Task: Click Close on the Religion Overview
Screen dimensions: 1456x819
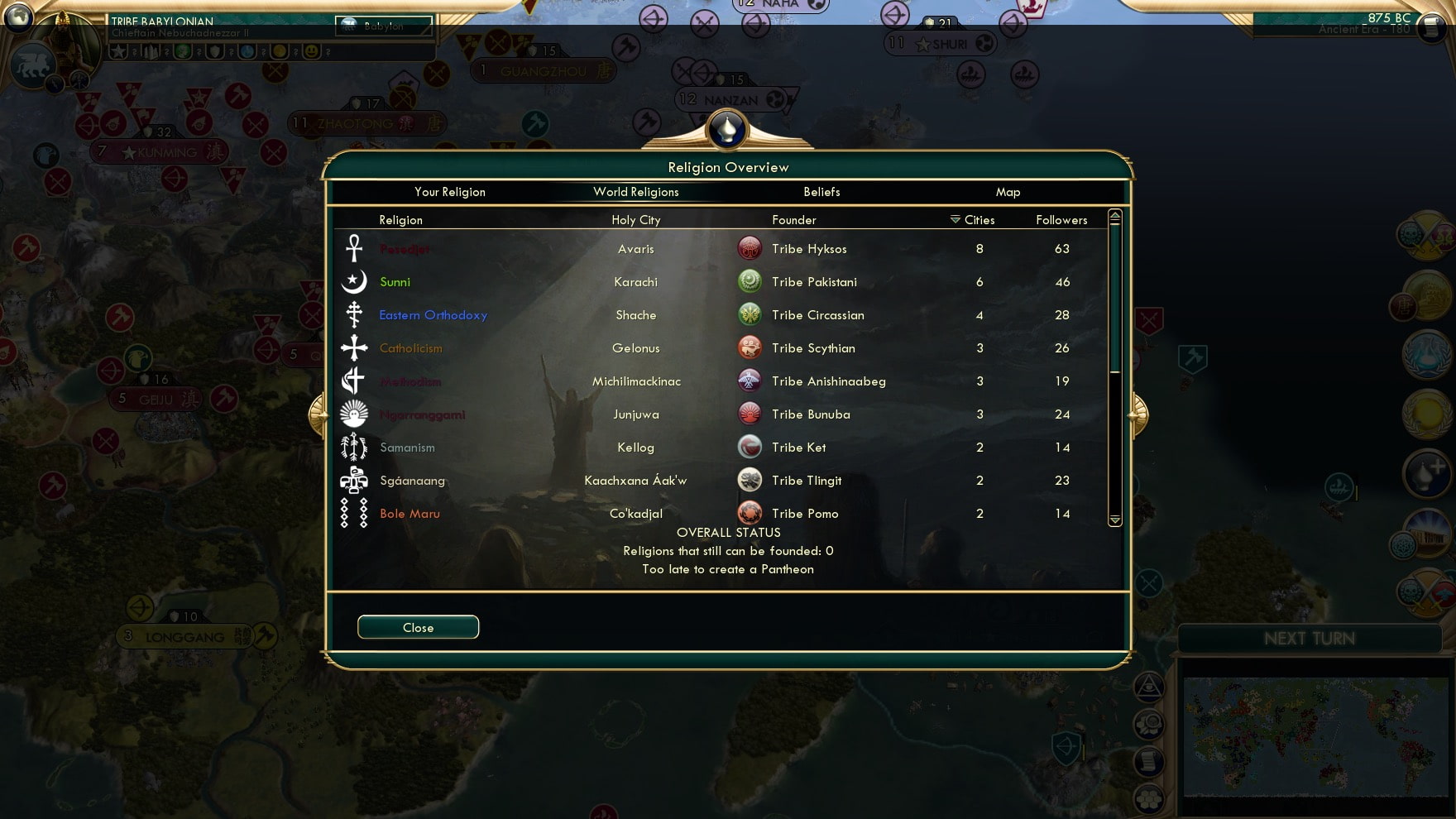Action: (x=418, y=626)
